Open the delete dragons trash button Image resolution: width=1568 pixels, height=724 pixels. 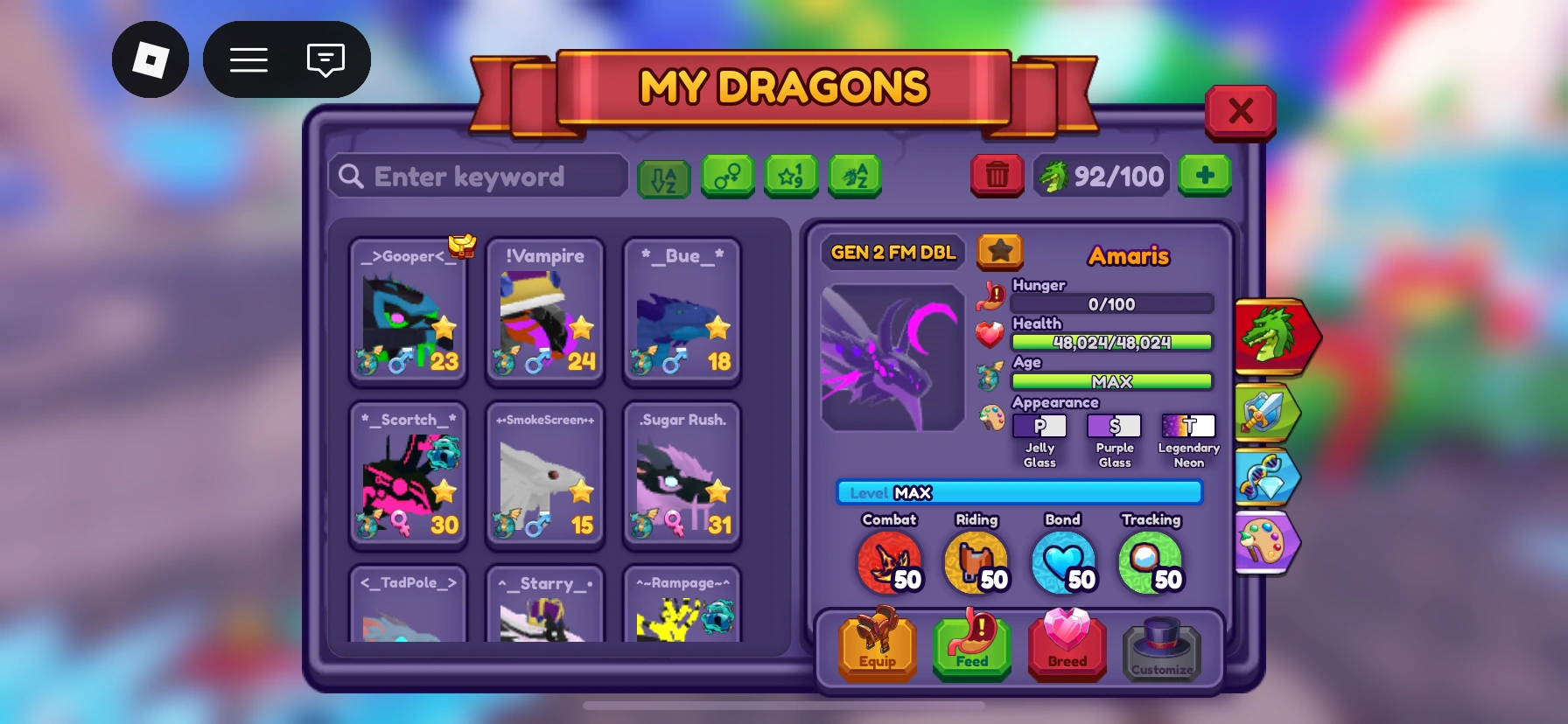[997, 176]
